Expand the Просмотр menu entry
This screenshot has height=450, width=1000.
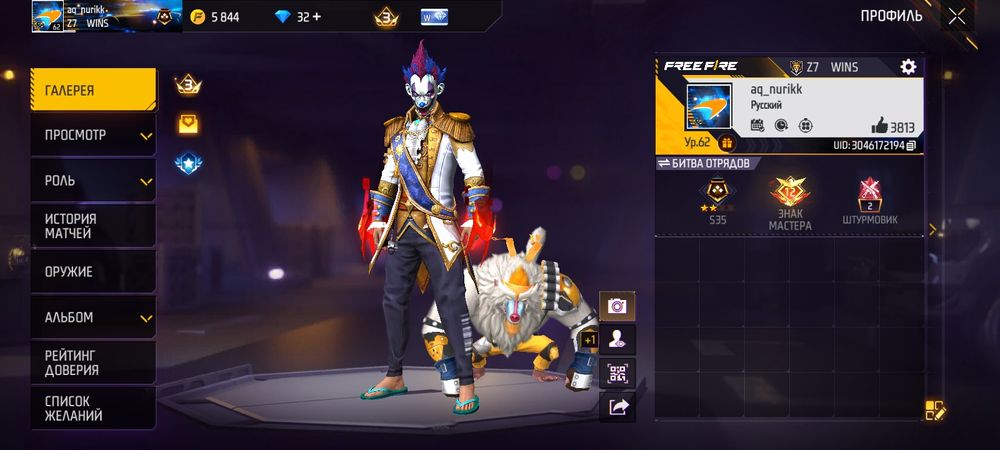point(93,135)
